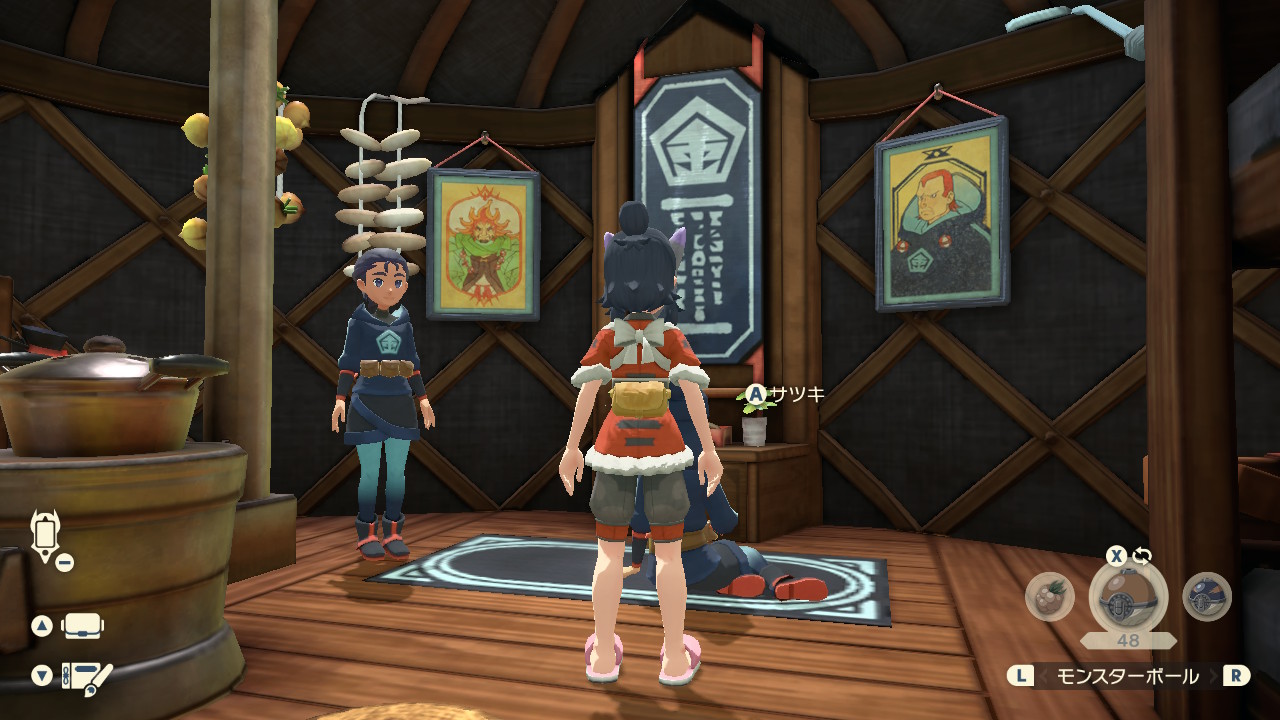Open the Pokédex notebook with brush icon
The width and height of the screenshot is (1280, 720).
(x=87, y=677)
